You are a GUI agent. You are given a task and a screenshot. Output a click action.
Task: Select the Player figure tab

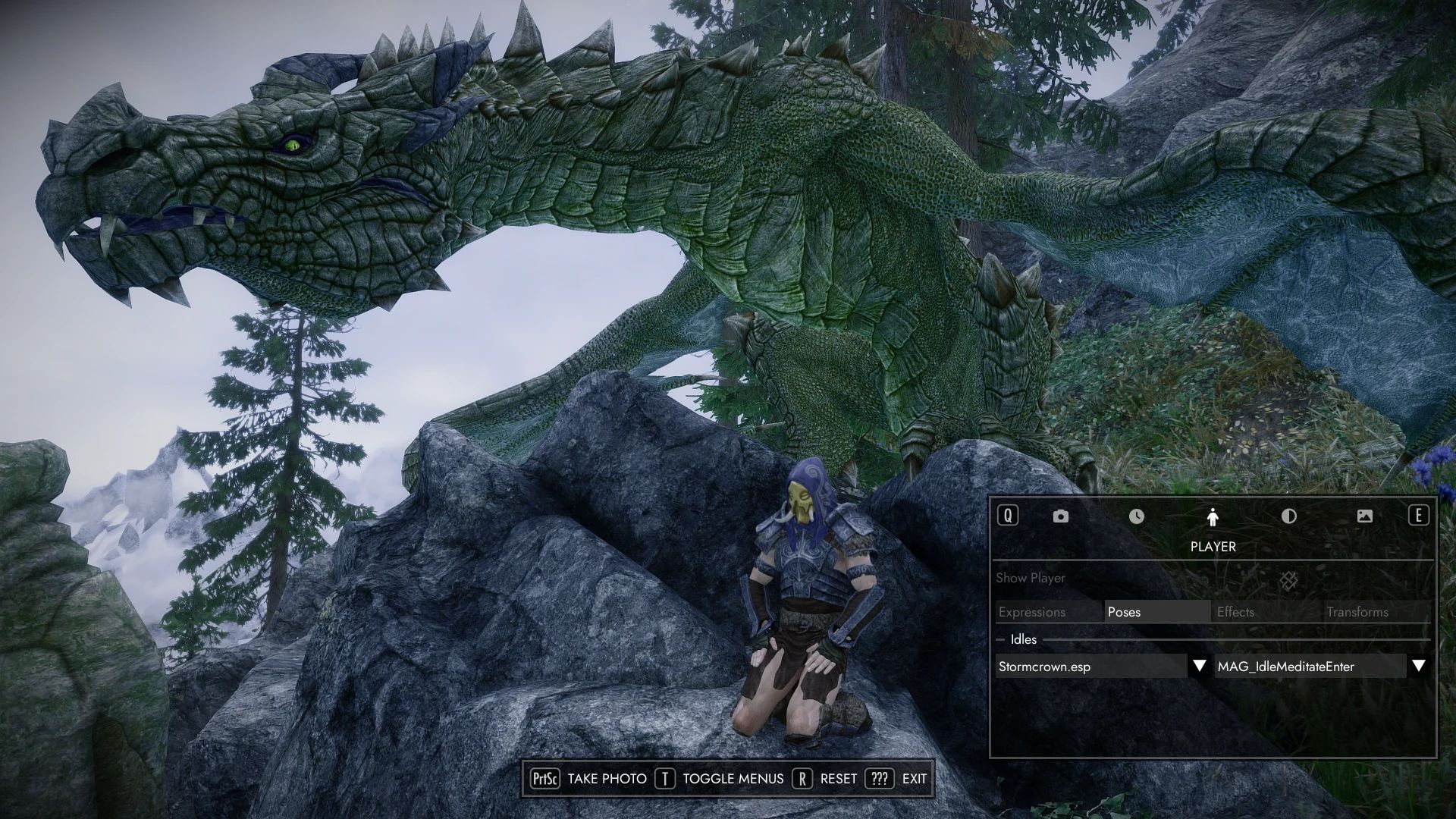pyautogui.click(x=1213, y=517)
